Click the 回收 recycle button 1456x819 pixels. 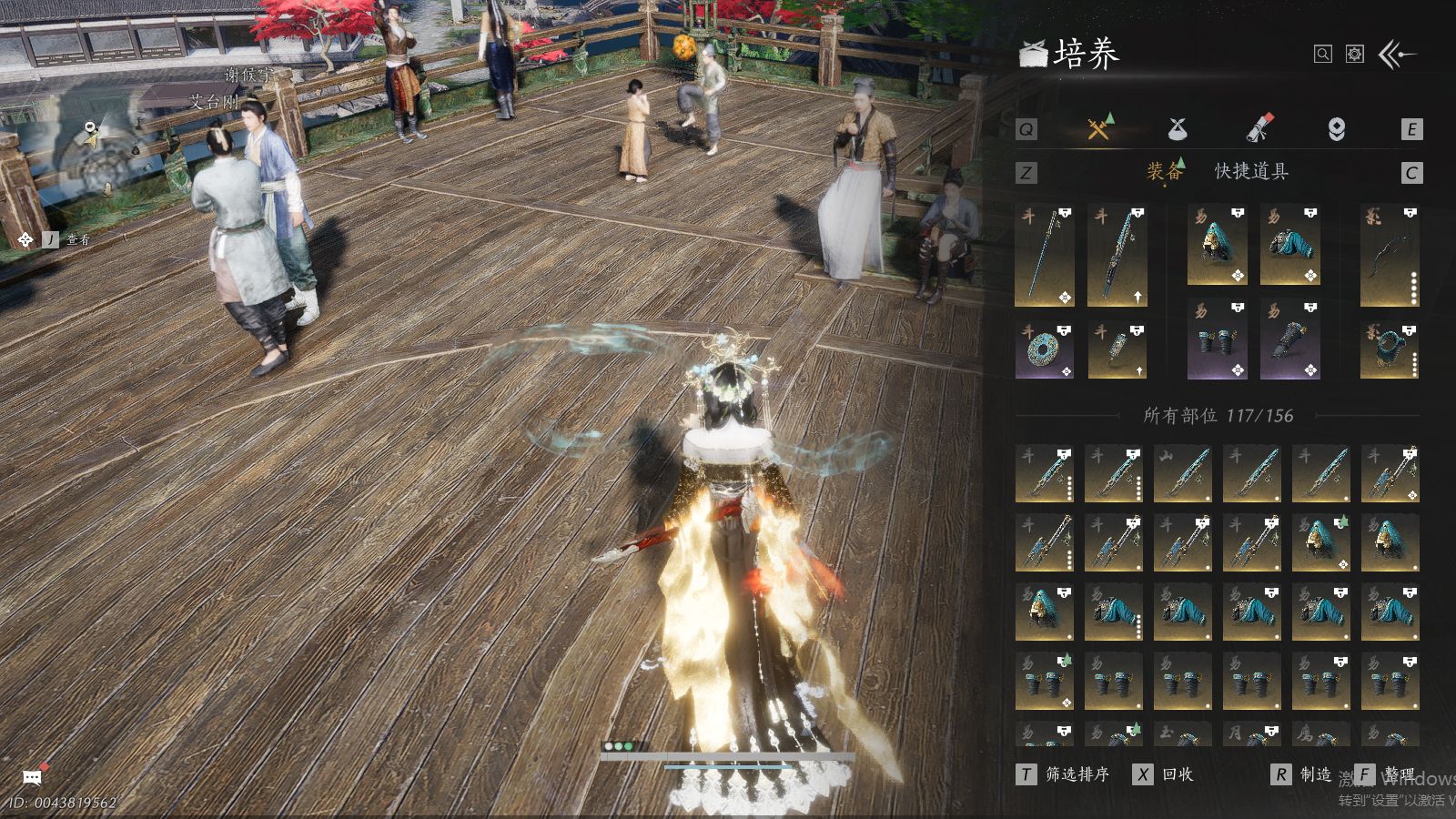click(x=1165, y=774)
